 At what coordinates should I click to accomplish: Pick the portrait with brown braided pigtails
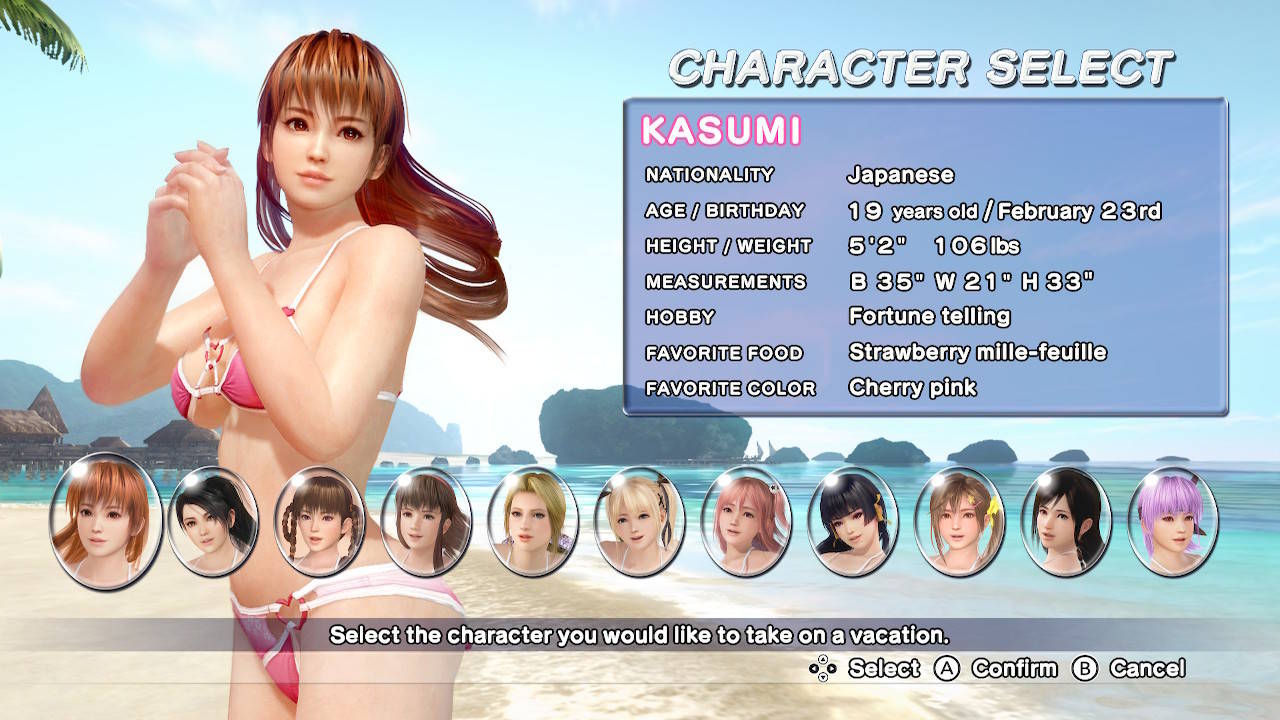click(x=319, y=522)
